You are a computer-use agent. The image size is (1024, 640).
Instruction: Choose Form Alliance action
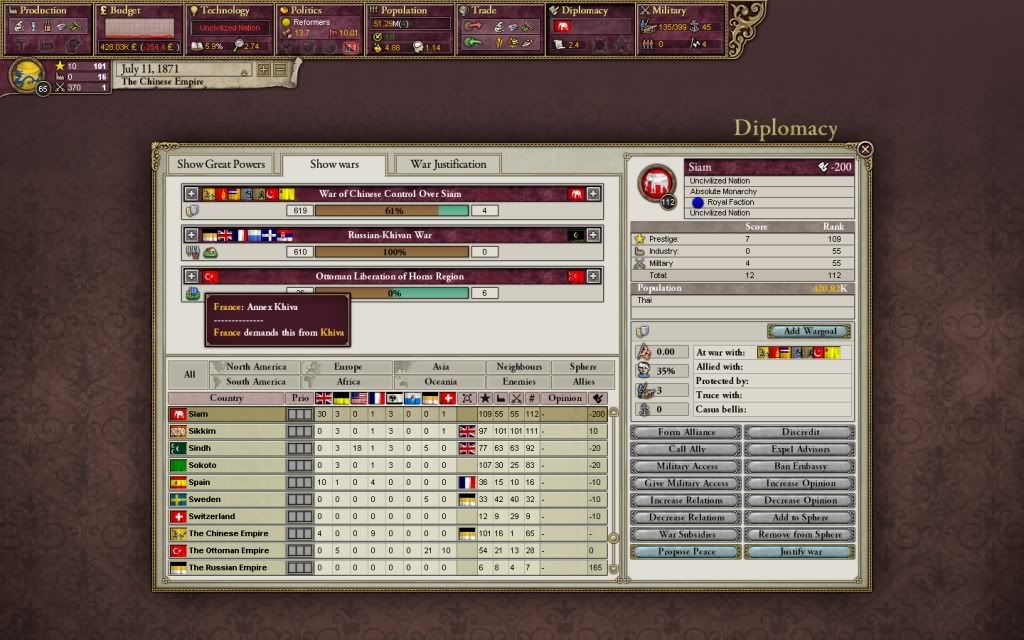[686, 432]
